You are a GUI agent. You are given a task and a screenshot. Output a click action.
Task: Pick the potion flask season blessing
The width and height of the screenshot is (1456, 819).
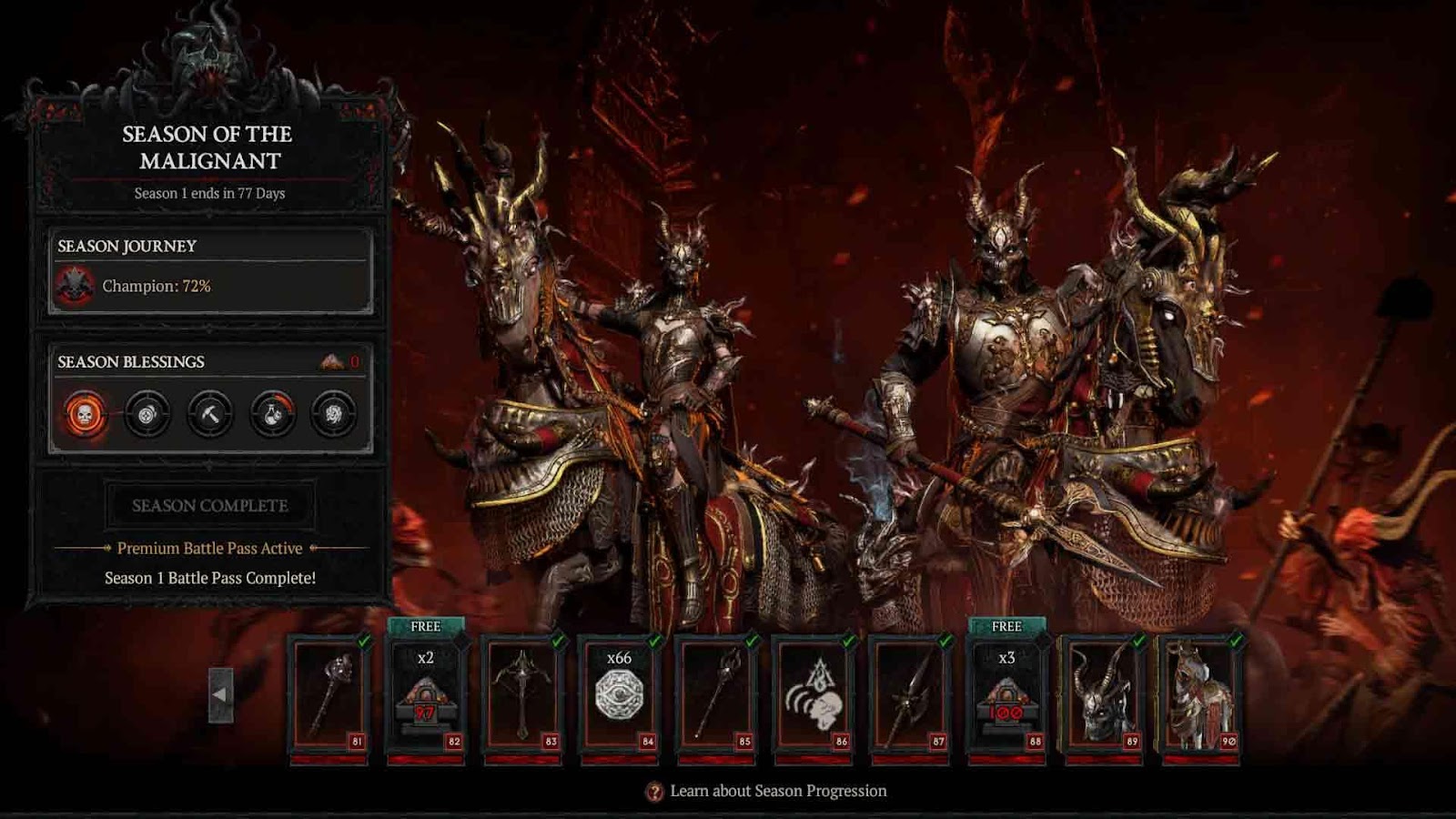point(272,415)
